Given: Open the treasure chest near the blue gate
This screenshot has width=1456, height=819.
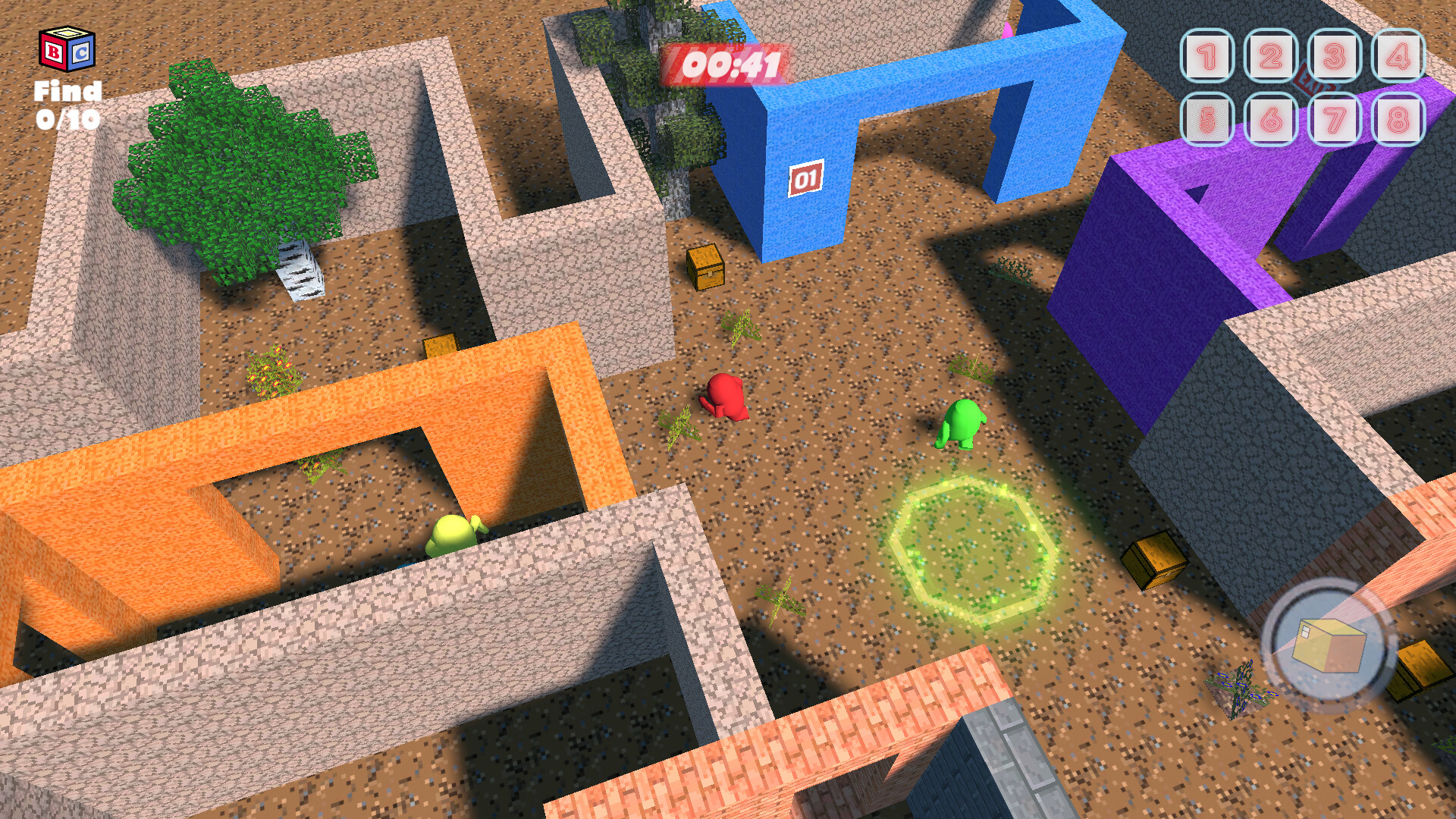Looking at the screenshot, I should click(x=705, y=265).
